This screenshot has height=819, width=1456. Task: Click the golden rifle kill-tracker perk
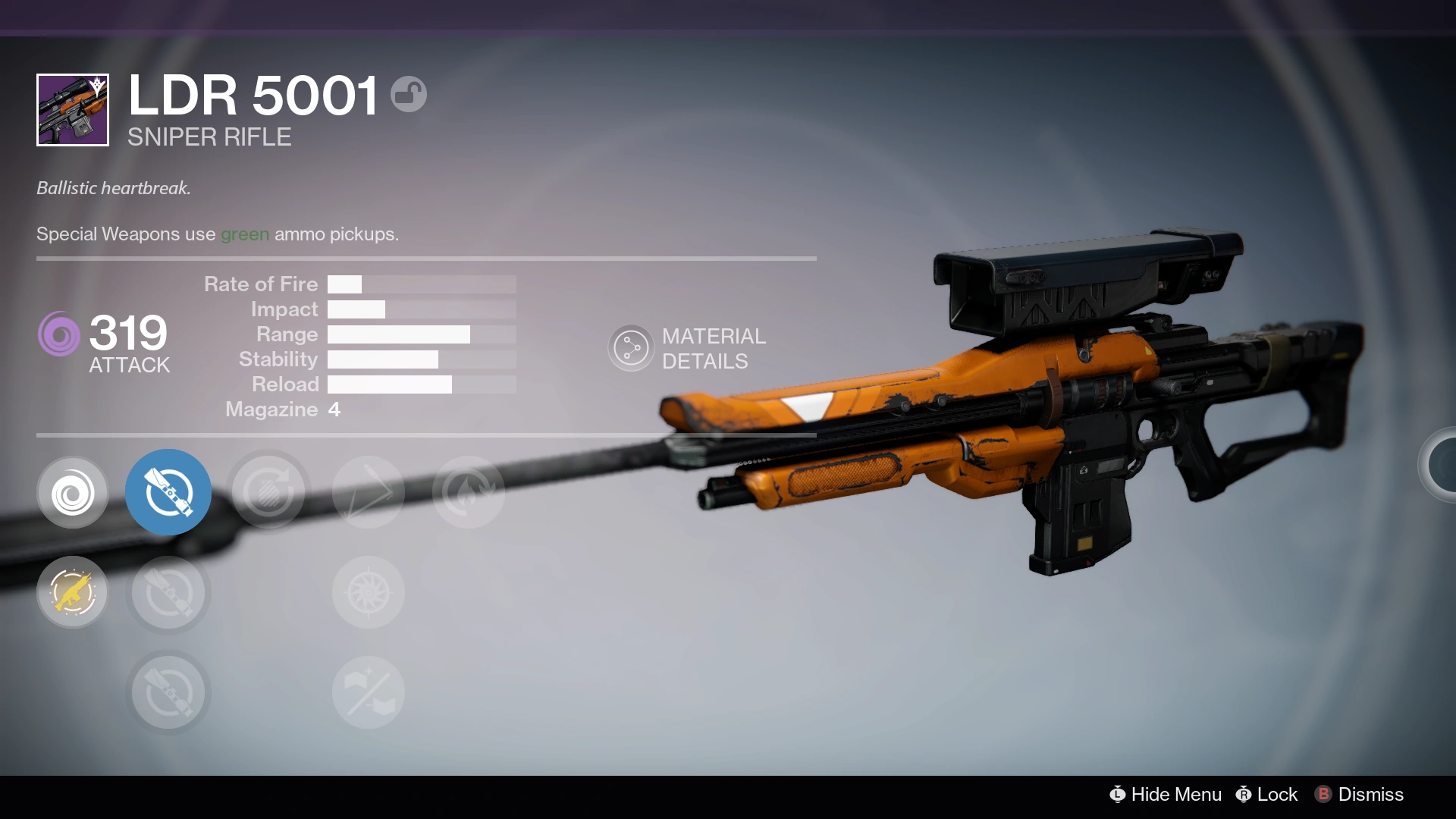click(73, 592)
